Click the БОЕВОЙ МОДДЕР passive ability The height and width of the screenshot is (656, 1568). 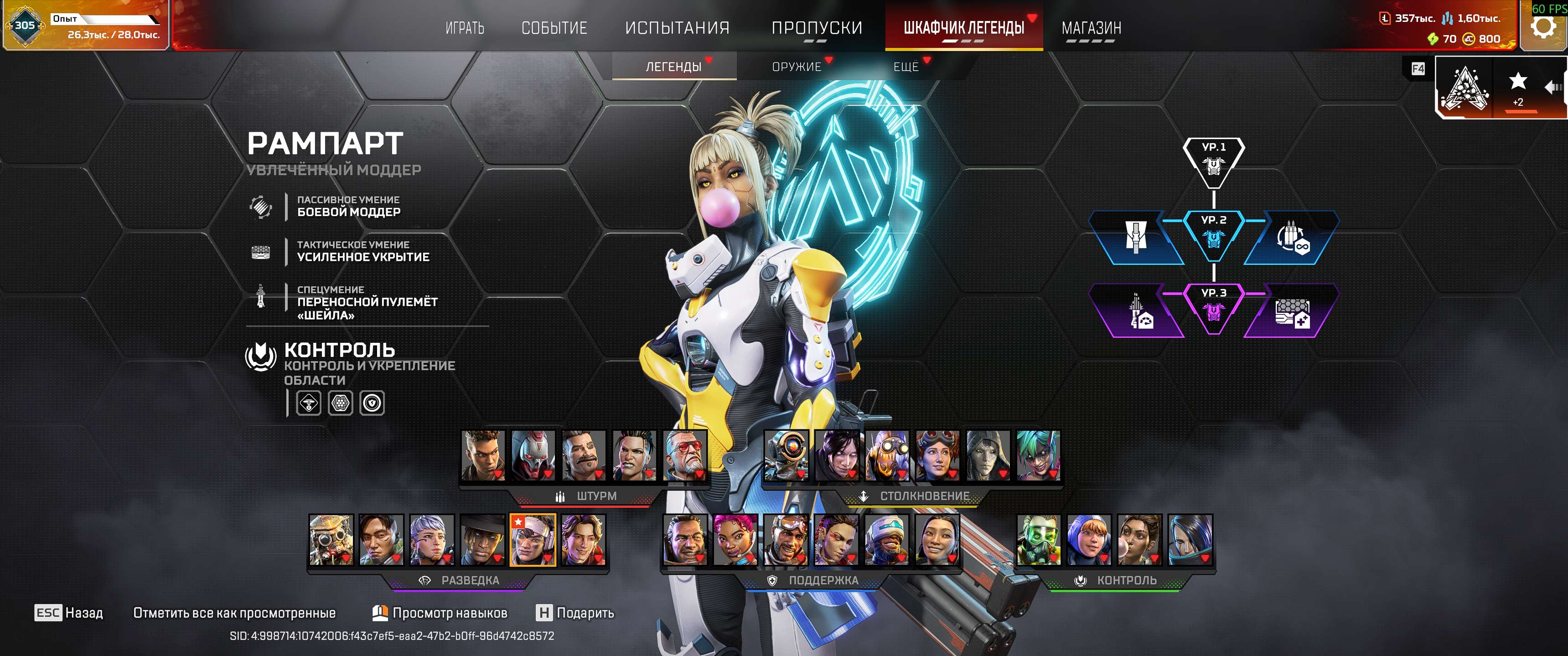[x=348, y=207]
